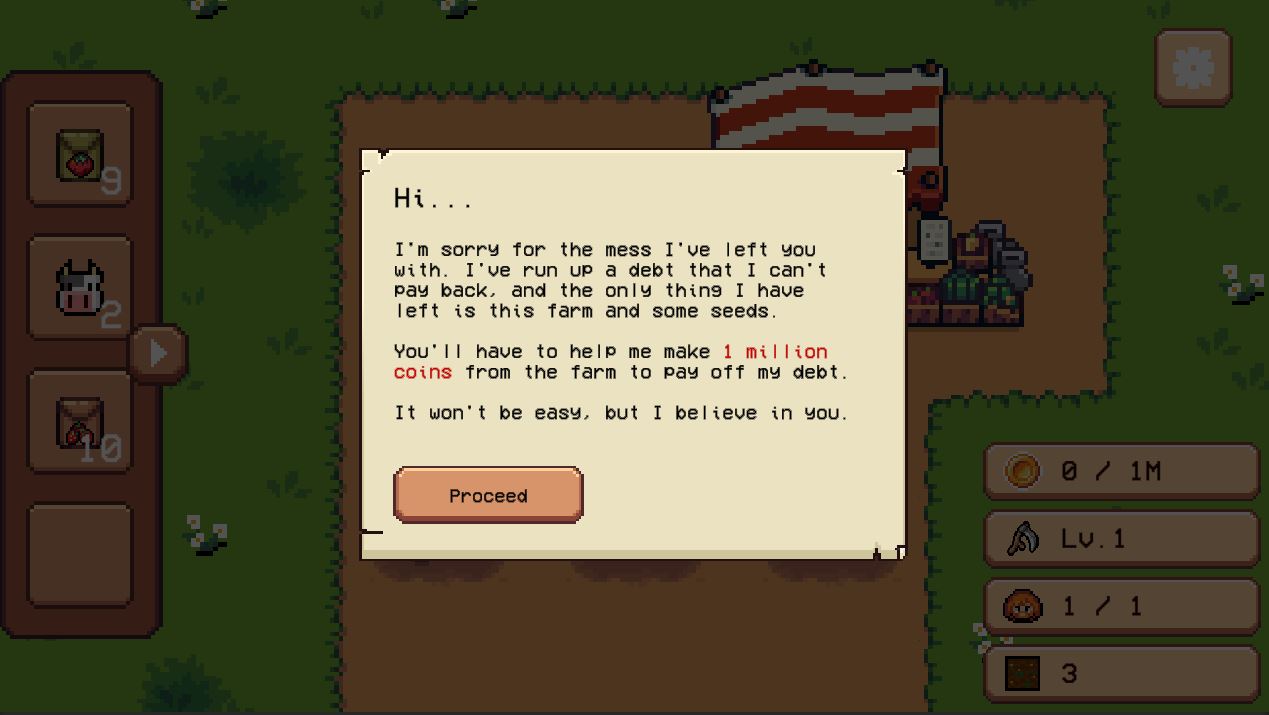Open the farmer worker count panel

[x=1121, y=606]
